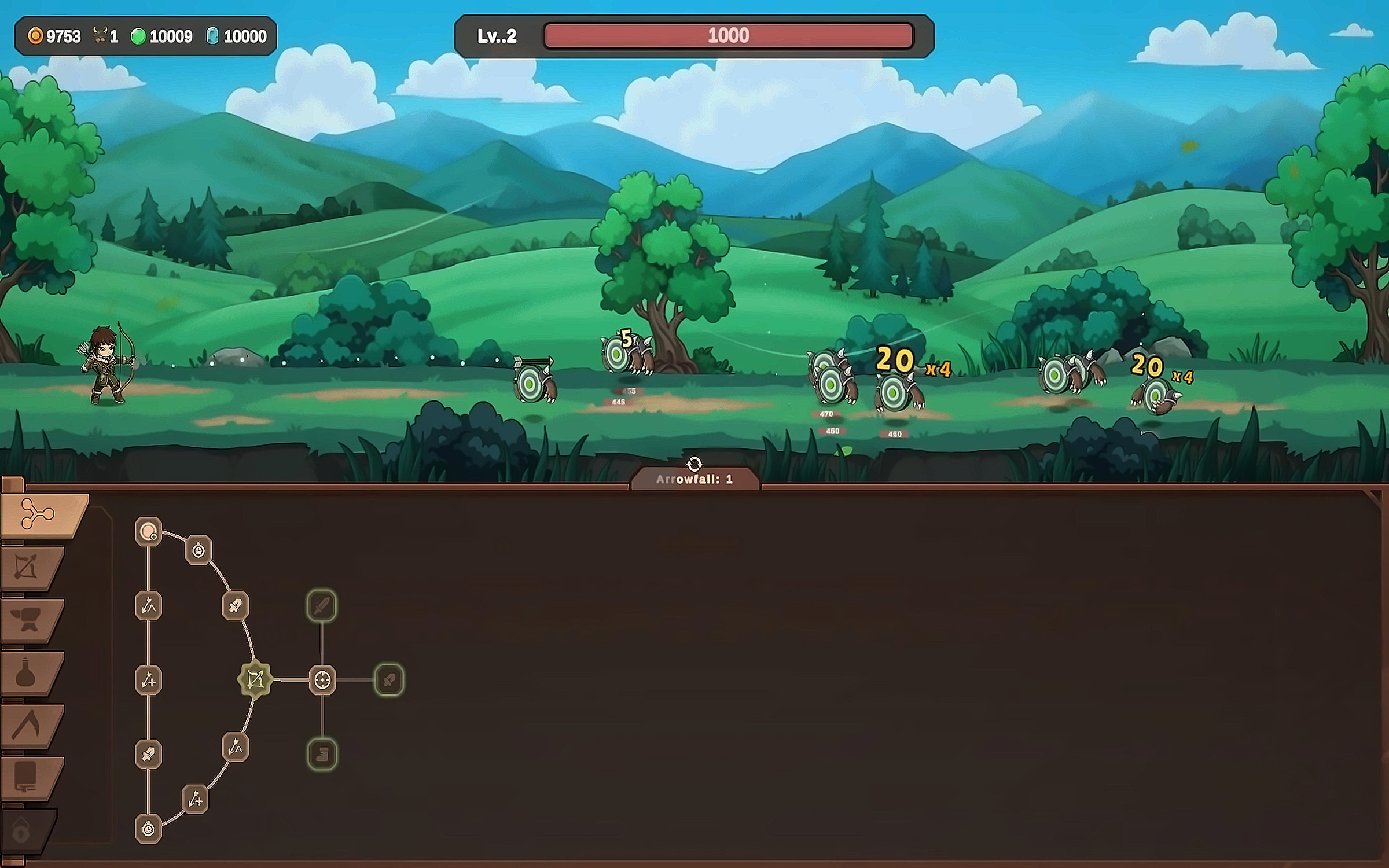Screen dimensions: 1389x868
Task: Open the potion flask tab
Action: tap(26, 672)
